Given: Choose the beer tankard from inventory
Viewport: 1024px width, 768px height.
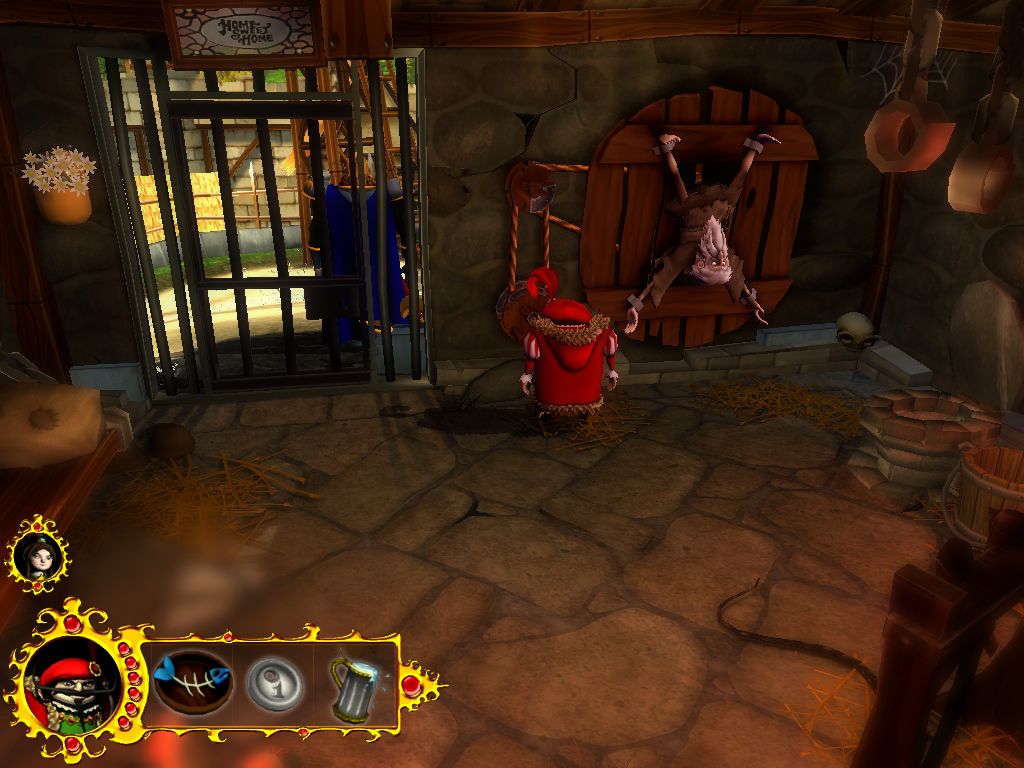Looking at the screenshot, I should pyautogui.click(x=356, y=685).
